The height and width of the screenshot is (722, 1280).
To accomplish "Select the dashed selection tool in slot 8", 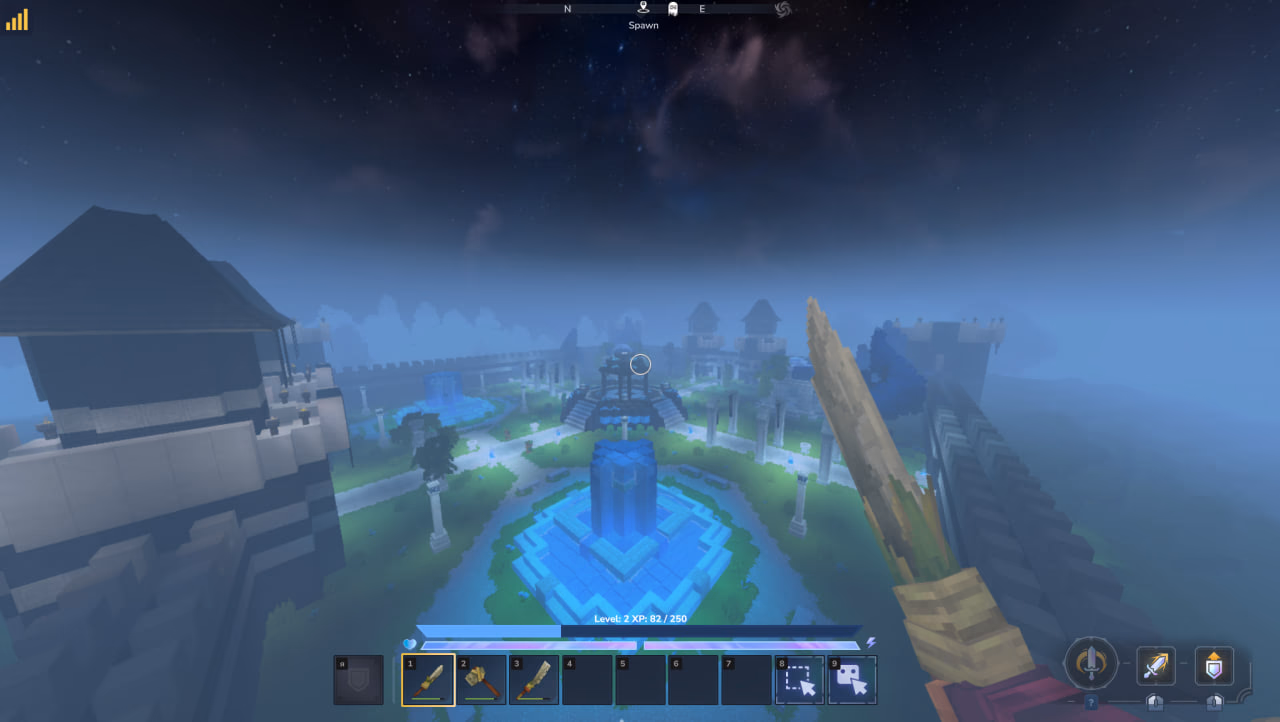I will 799,680.
